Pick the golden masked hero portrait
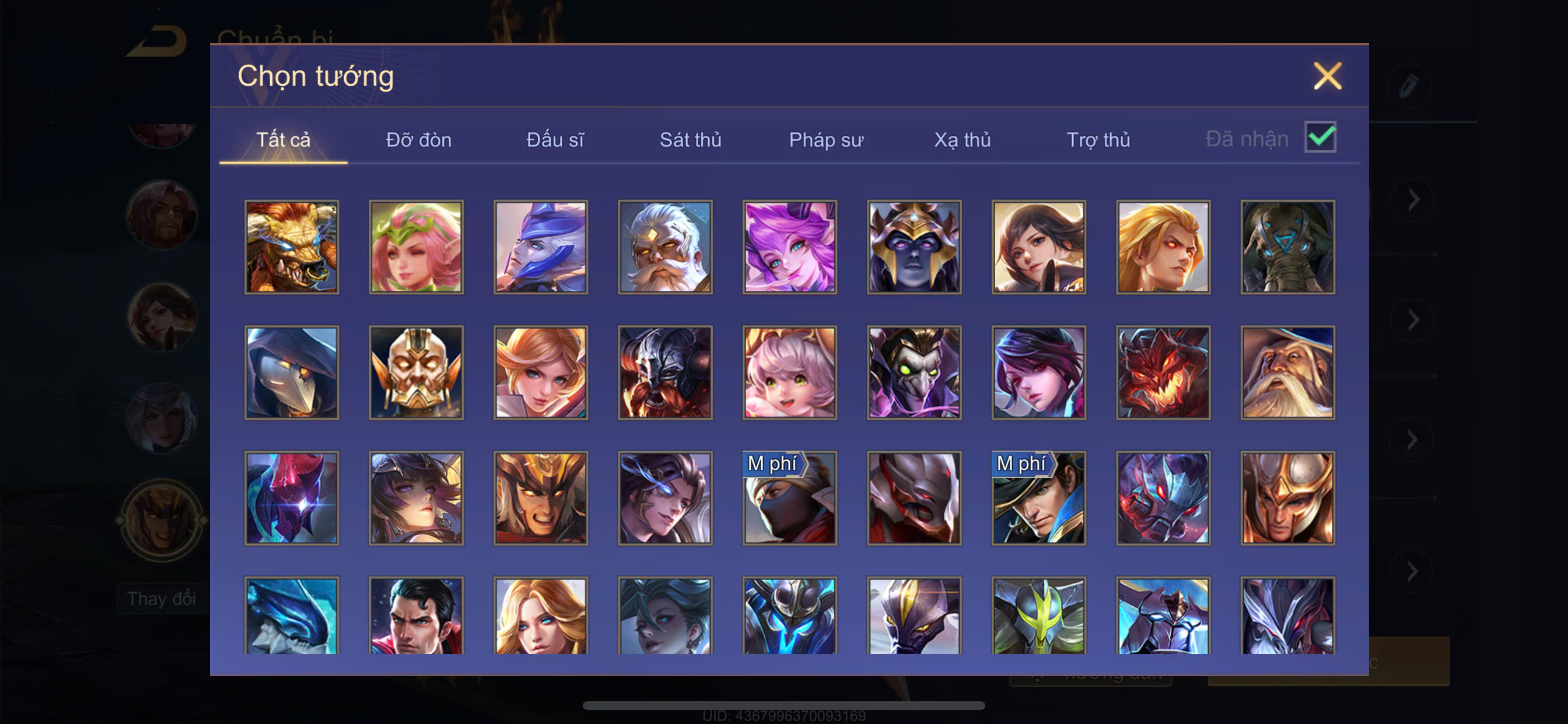The width and height of the screenshot is (1568, 724). (x=416, y=372)
